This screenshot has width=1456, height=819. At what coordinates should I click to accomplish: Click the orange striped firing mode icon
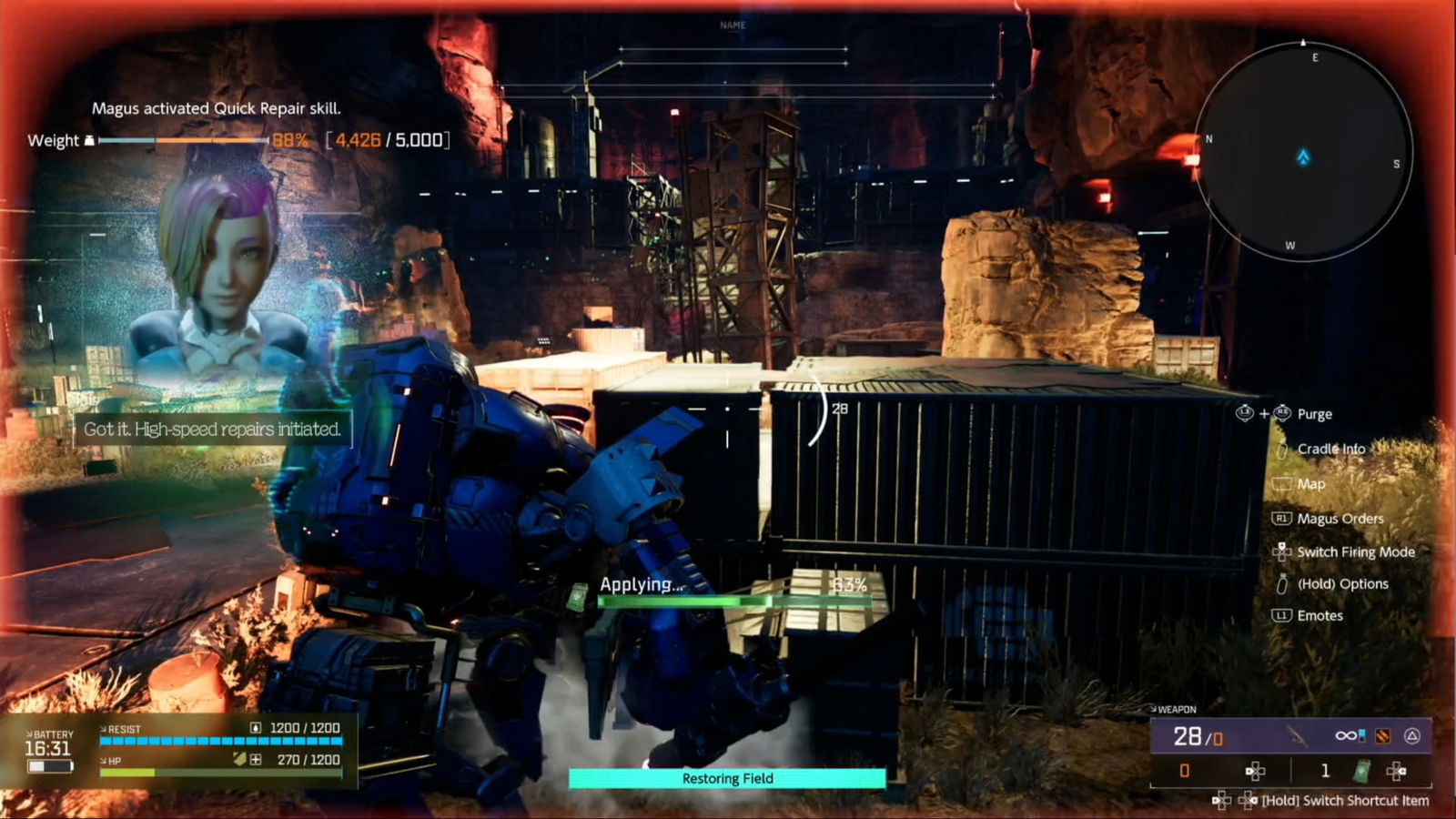click(x=1382, y=735)
